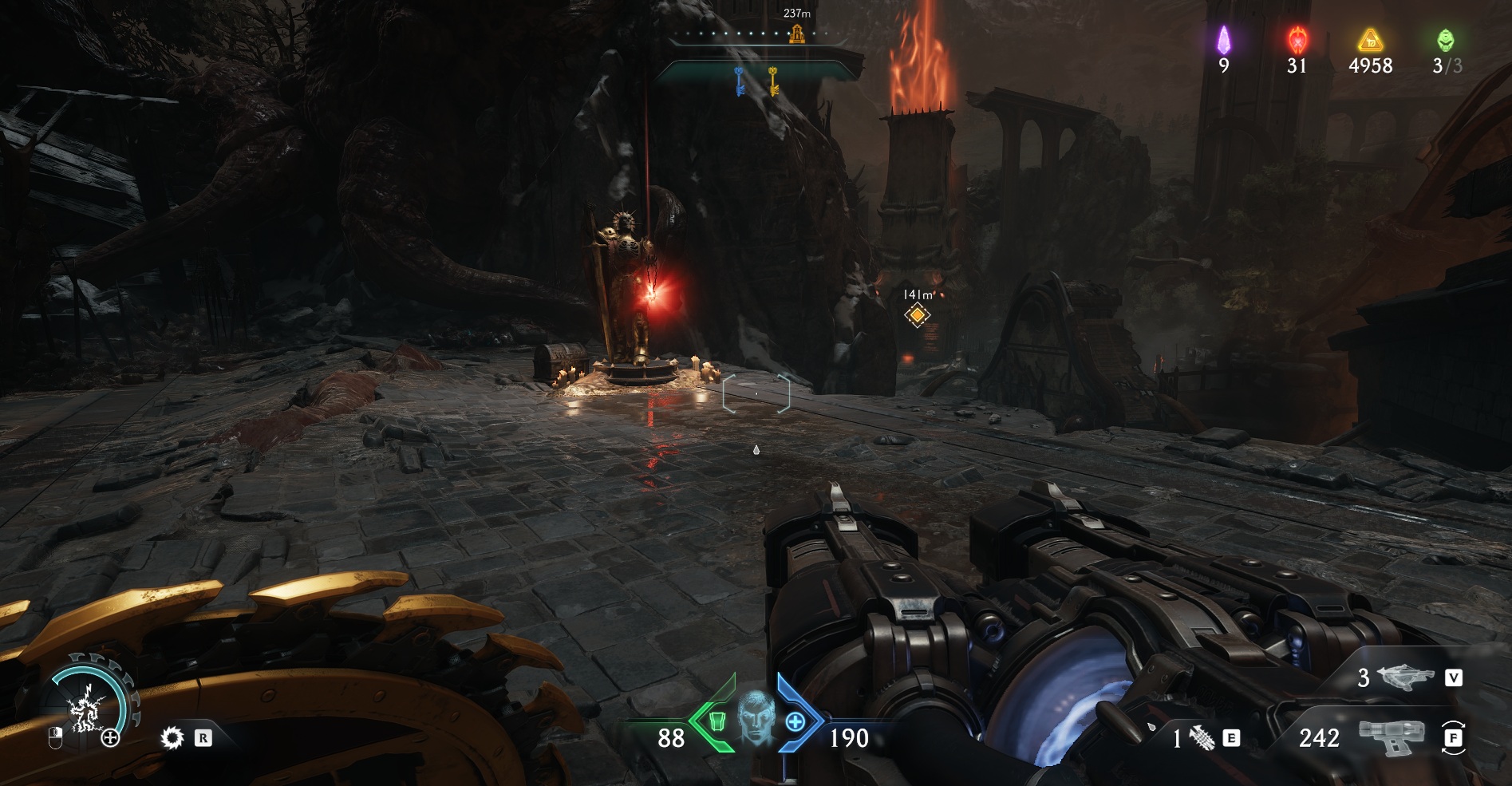
Task: Click the gold currency icon
Action: 1370,40
